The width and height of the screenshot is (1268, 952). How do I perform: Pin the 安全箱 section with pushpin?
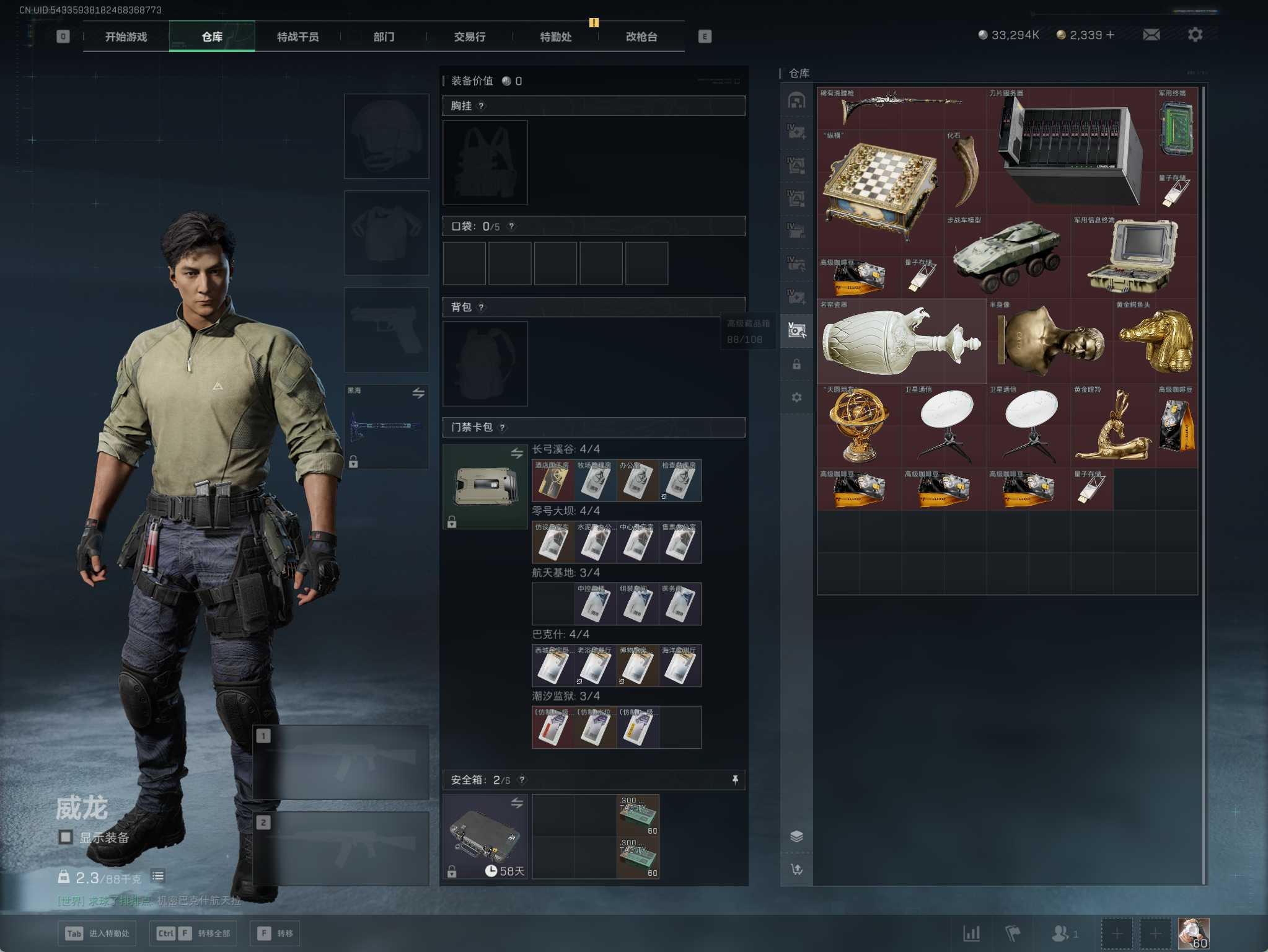click(735, 780)
